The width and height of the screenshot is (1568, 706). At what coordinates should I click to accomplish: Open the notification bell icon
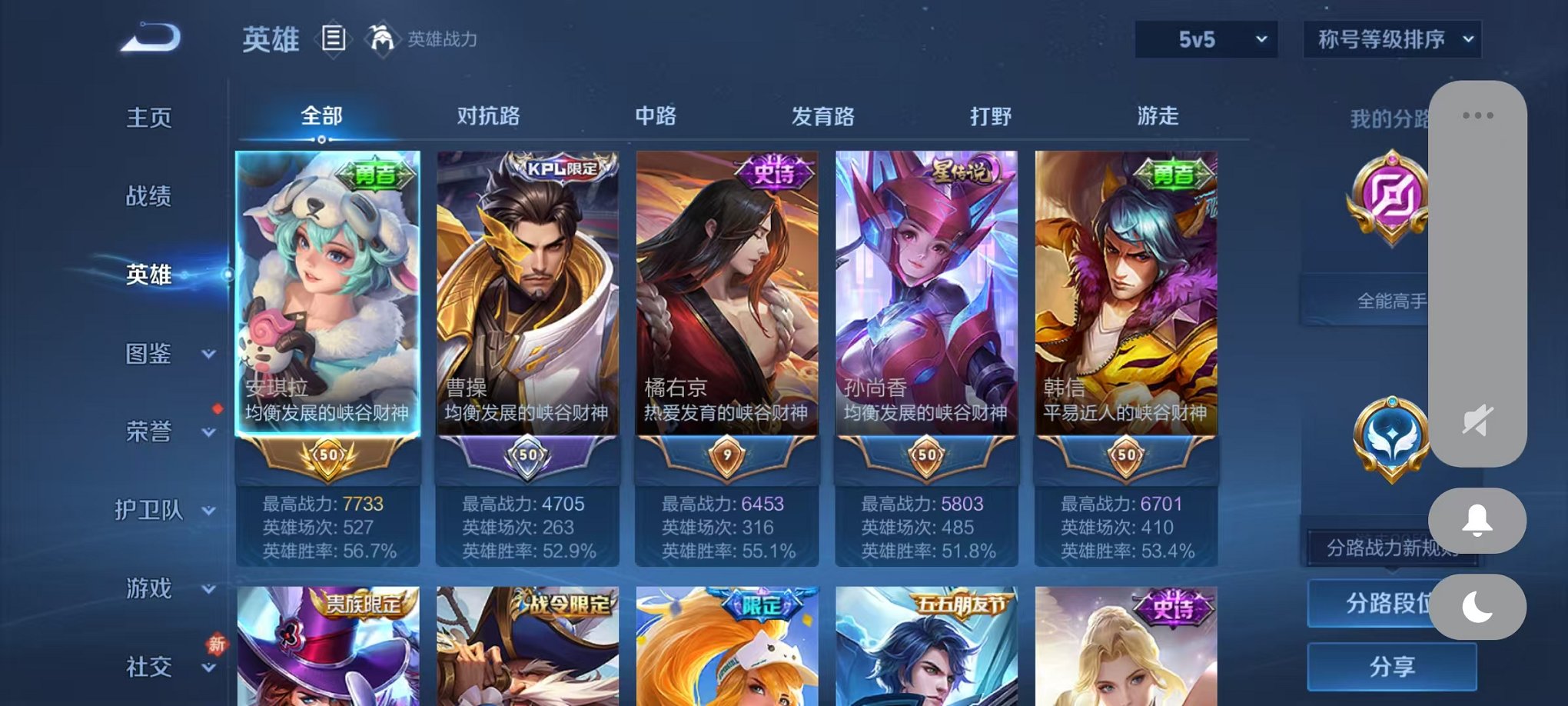click(x=1479, y=520)
